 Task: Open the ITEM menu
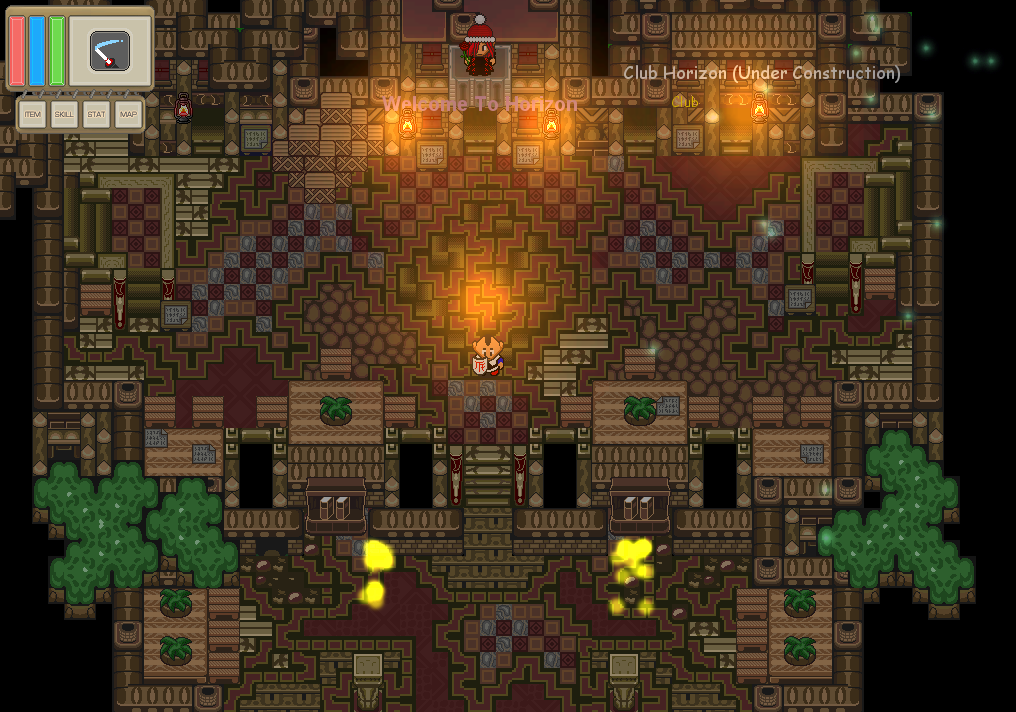click(x=33, y=114)
